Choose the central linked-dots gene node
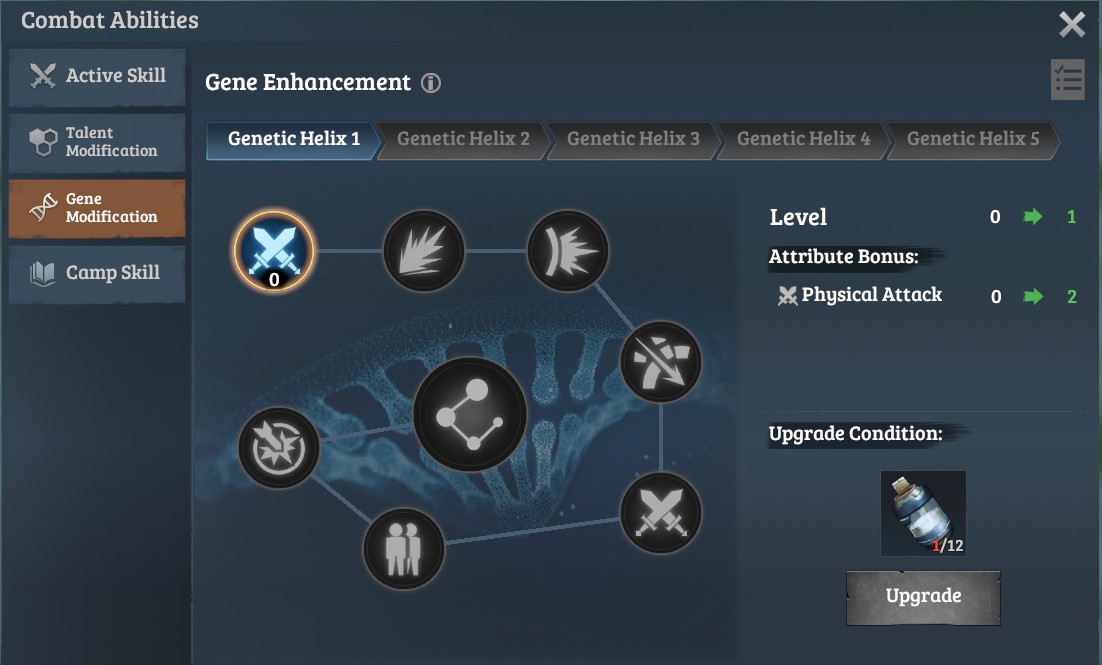Image resolution: width=1102 pixels, height=665 pixels. [470, 414]
